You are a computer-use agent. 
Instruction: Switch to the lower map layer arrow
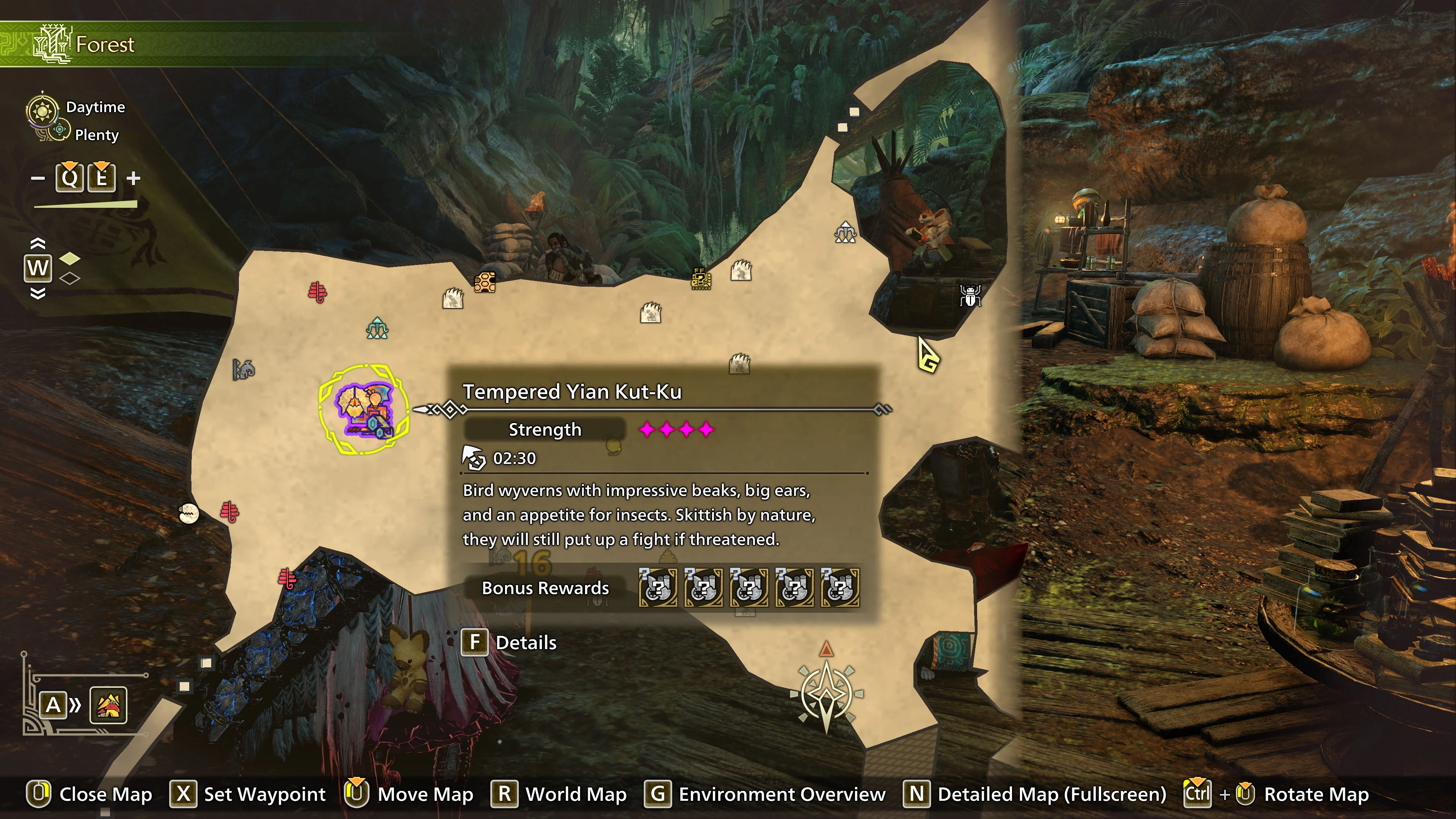tap(37, 293)
